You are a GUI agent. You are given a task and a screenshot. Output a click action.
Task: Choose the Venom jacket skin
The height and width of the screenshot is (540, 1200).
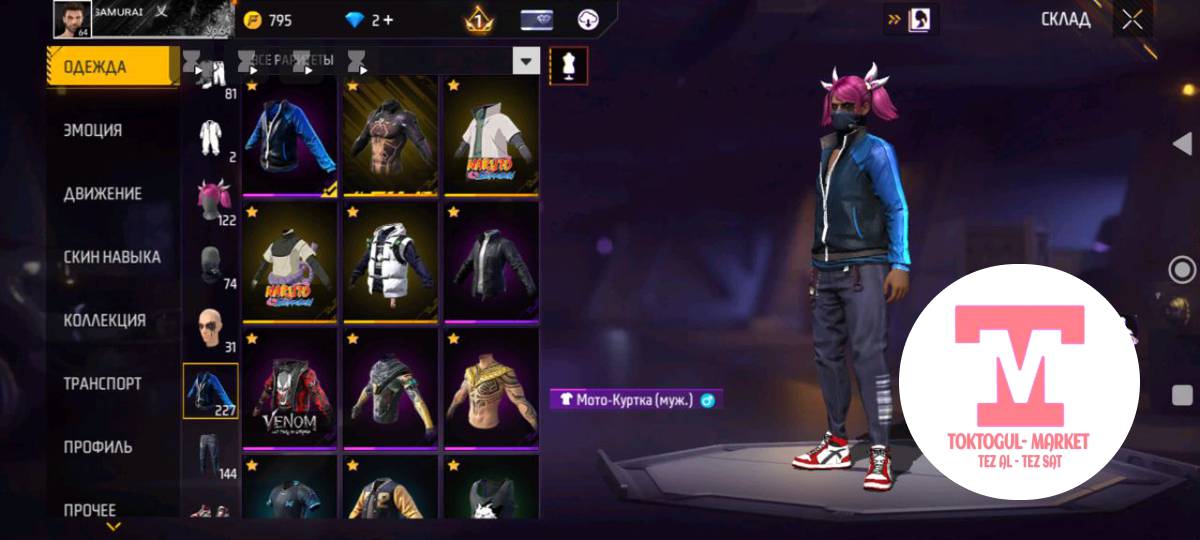tap(290, 390)
